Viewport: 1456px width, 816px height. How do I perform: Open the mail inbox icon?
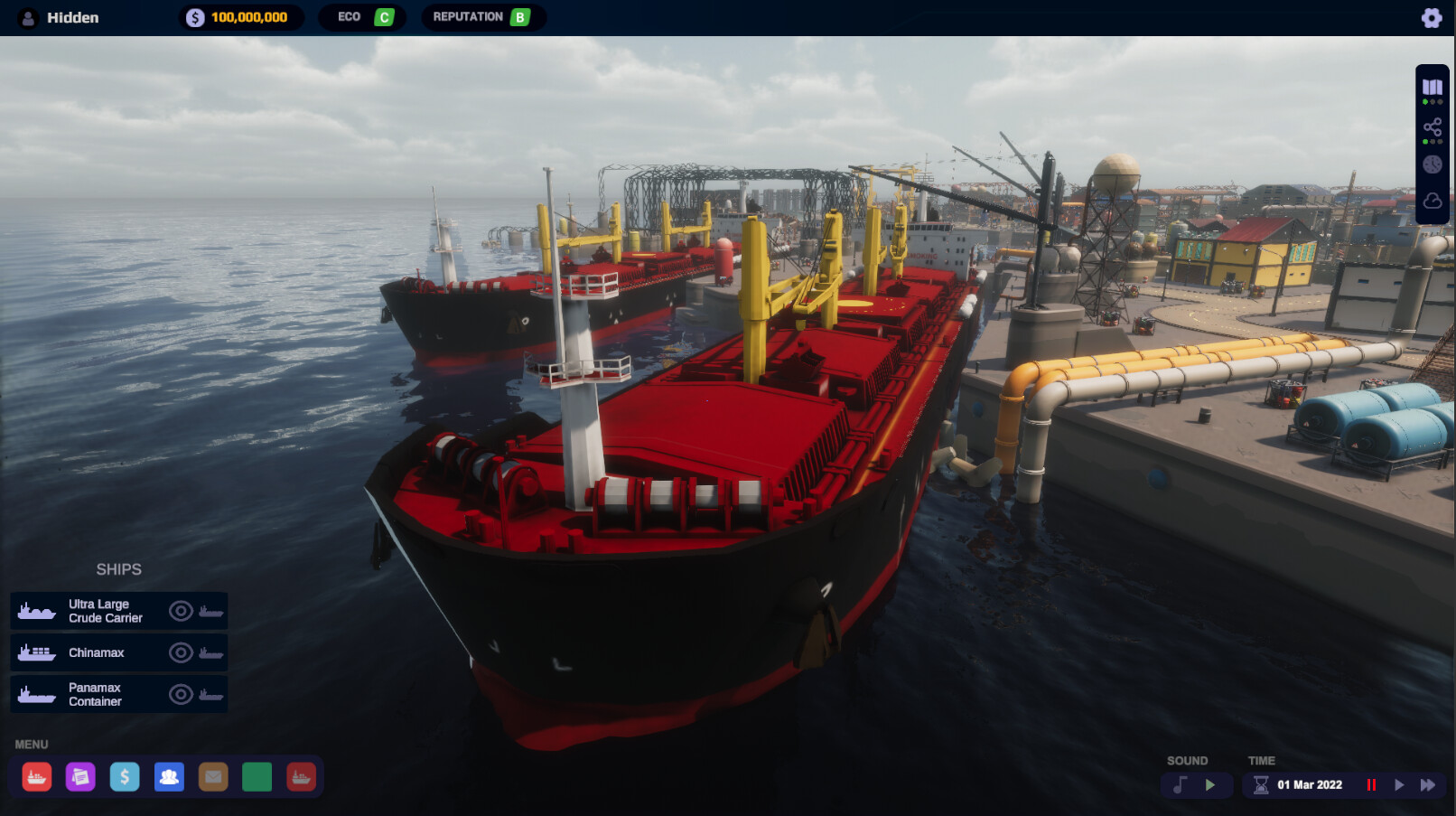tap(213, 776)
